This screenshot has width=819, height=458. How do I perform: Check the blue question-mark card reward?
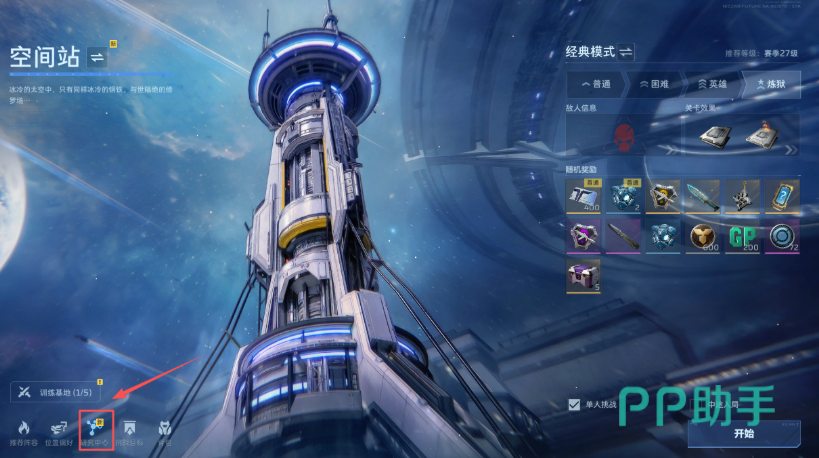782,197
